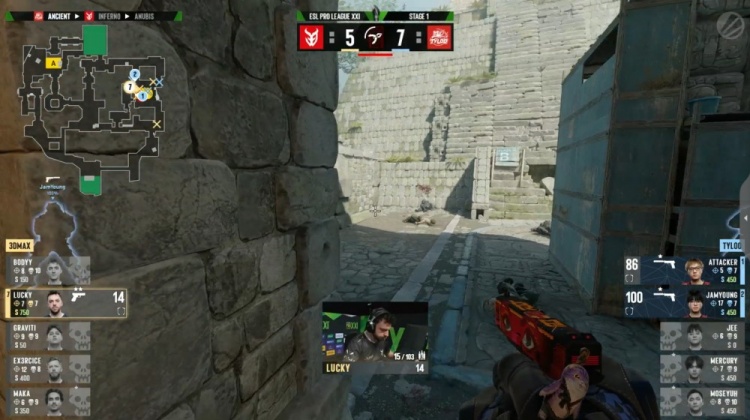
Task: Choose Jee in the TYLOO roster
Action: click(x=703, y=335)
